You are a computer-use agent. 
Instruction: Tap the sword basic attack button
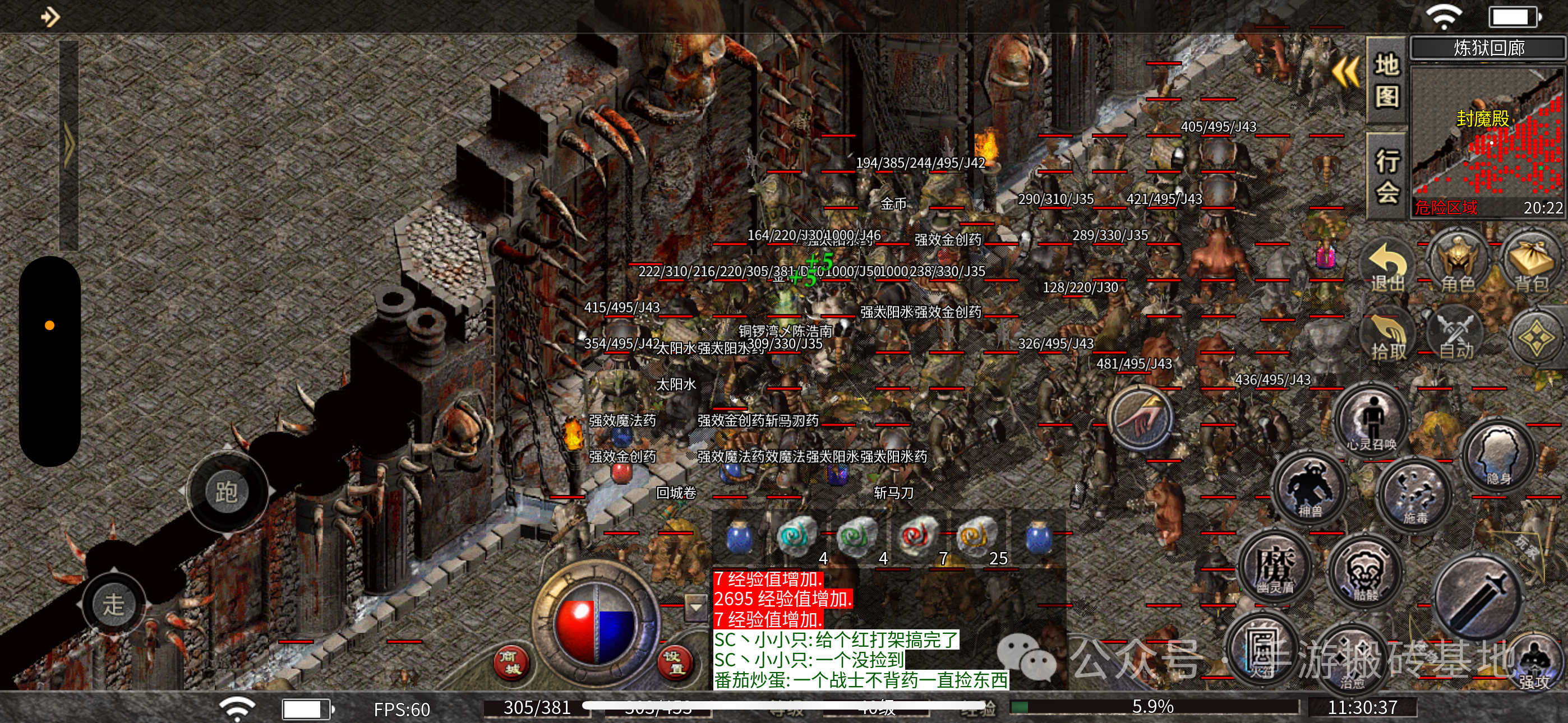pyautogui.click(x=1475, y=597)
